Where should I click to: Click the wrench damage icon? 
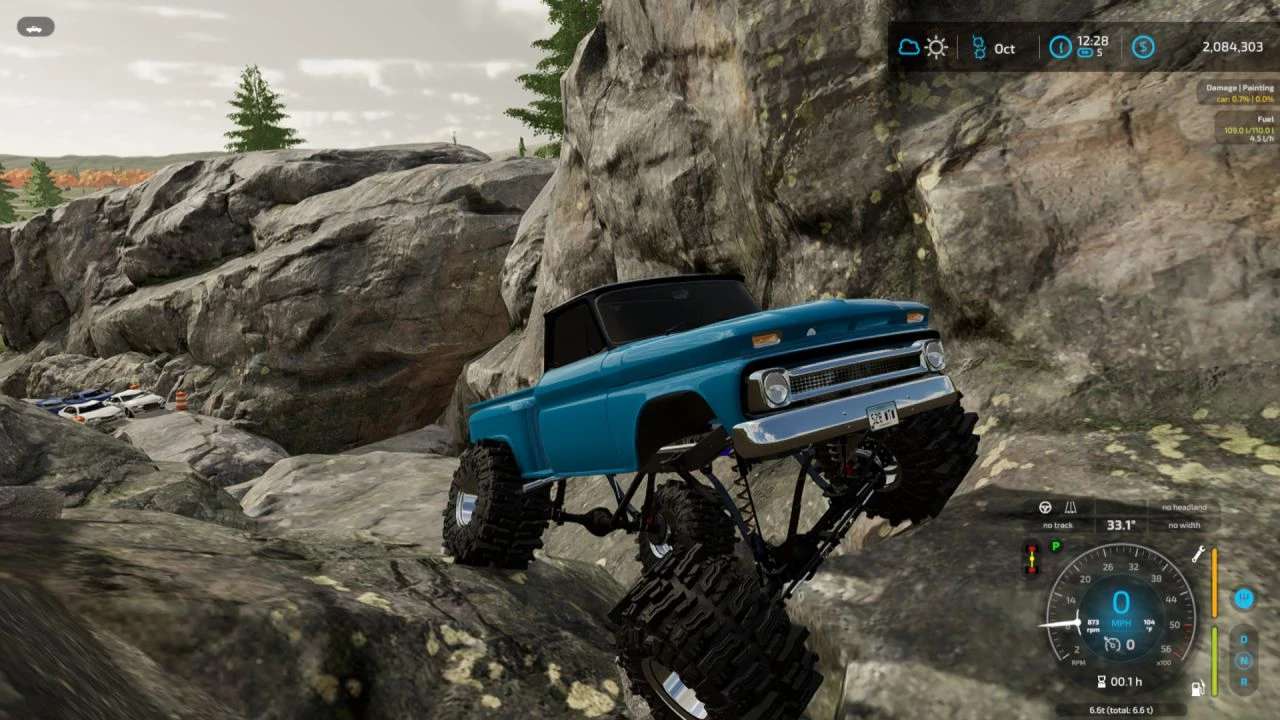[x=1198, y=554]
